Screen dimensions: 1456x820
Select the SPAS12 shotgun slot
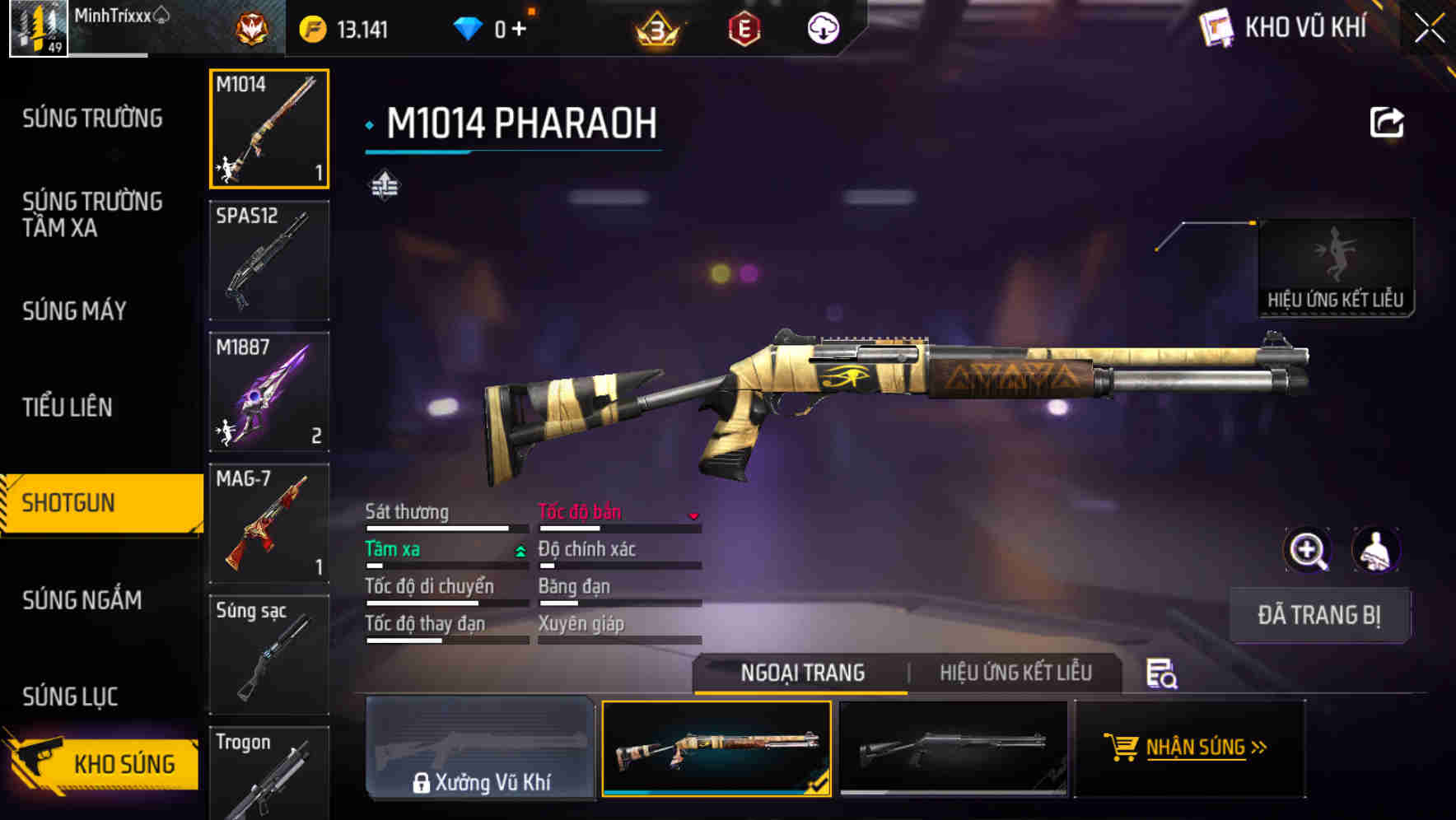[269, 260]
